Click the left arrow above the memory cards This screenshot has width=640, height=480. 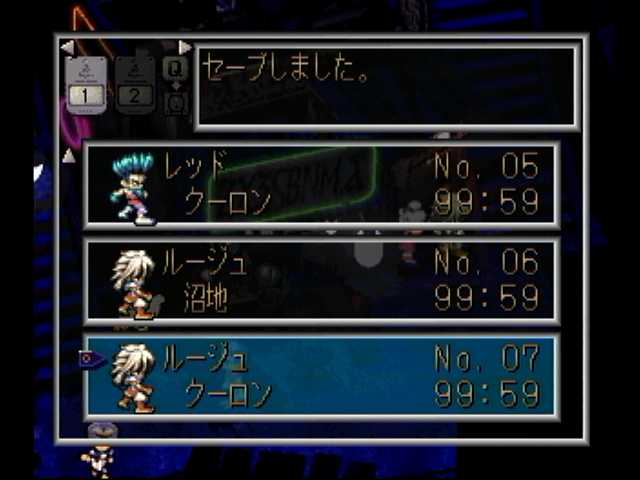[x=66, y=47]
